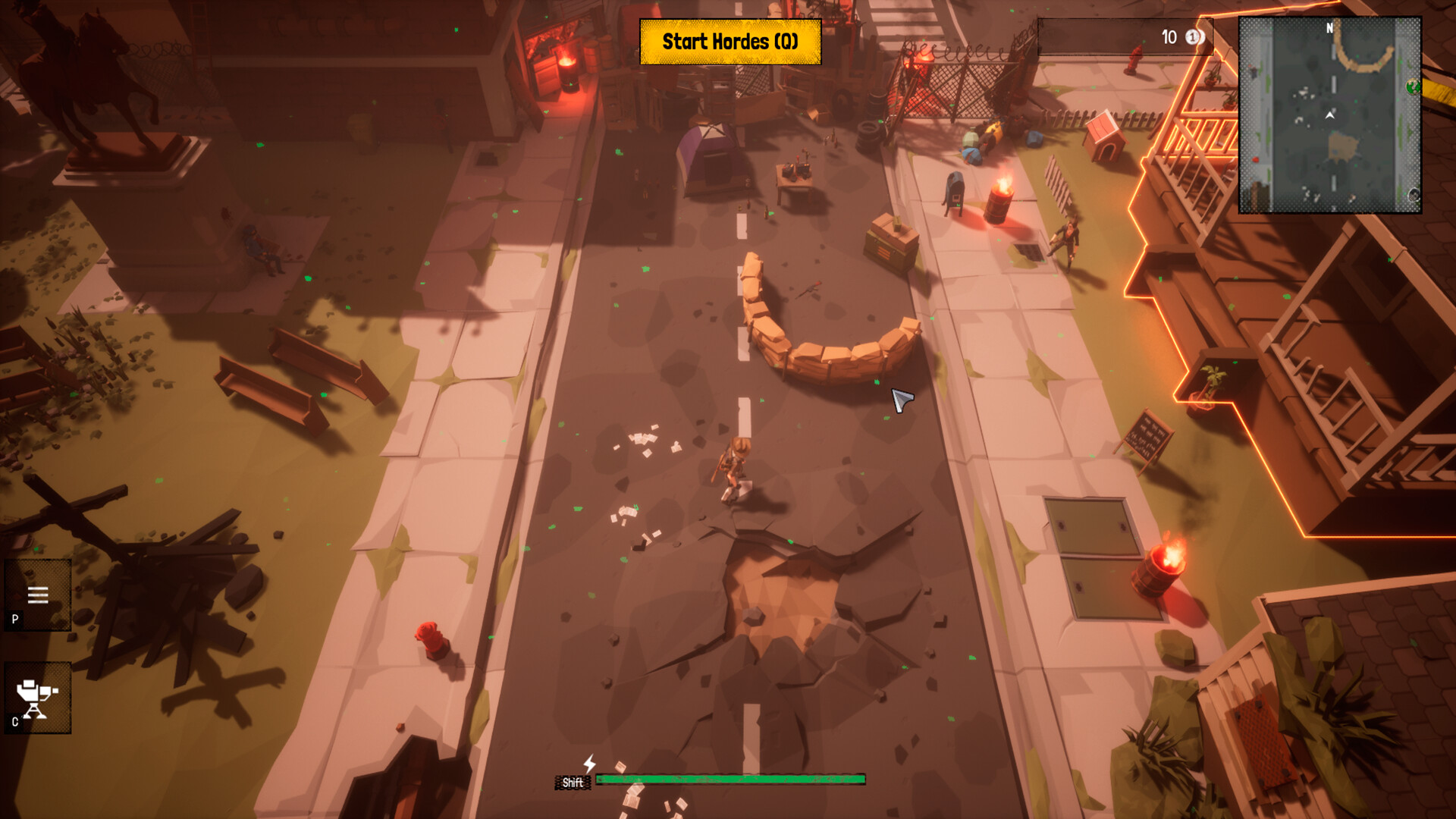Click the lightning bolt stamina icon

589,764
